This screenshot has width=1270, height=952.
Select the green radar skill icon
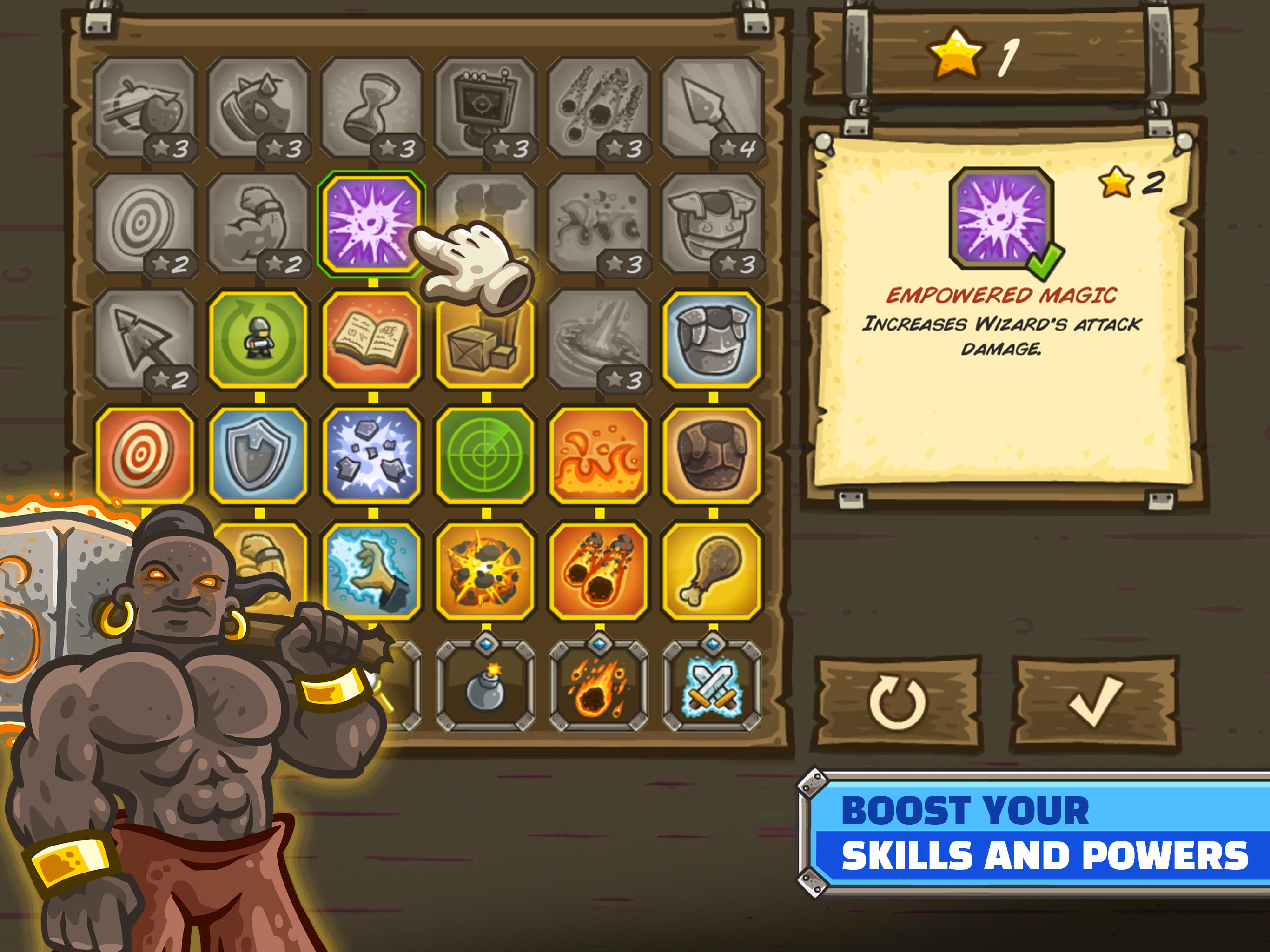[x=485, y=454]
